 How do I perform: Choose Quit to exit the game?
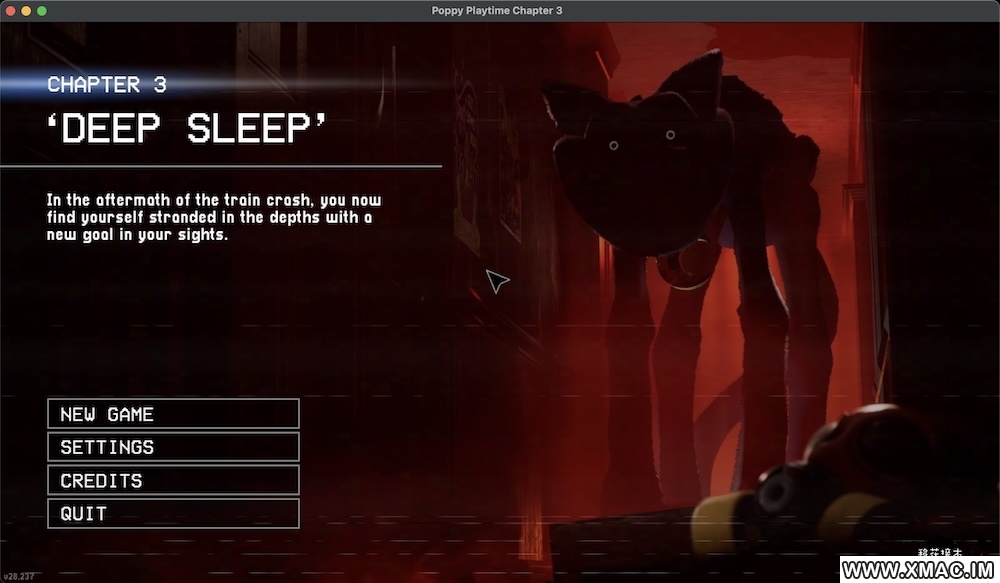pos(173,513)
